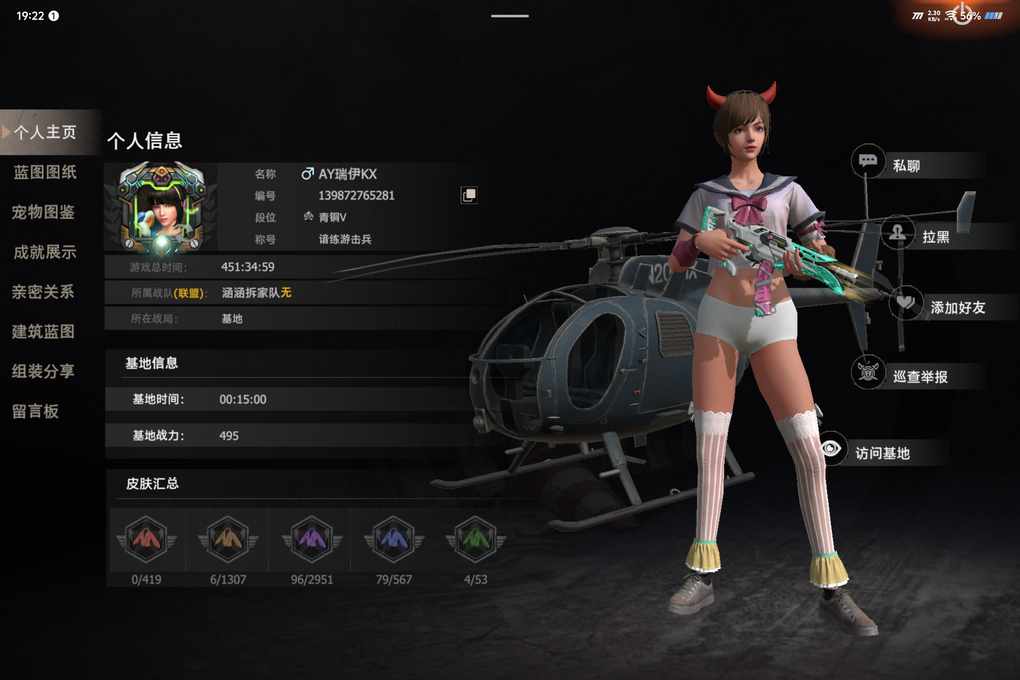This screenshot has width=1020, height=680.
Task: Select the red skin tier badge
Action: point(146,540)
